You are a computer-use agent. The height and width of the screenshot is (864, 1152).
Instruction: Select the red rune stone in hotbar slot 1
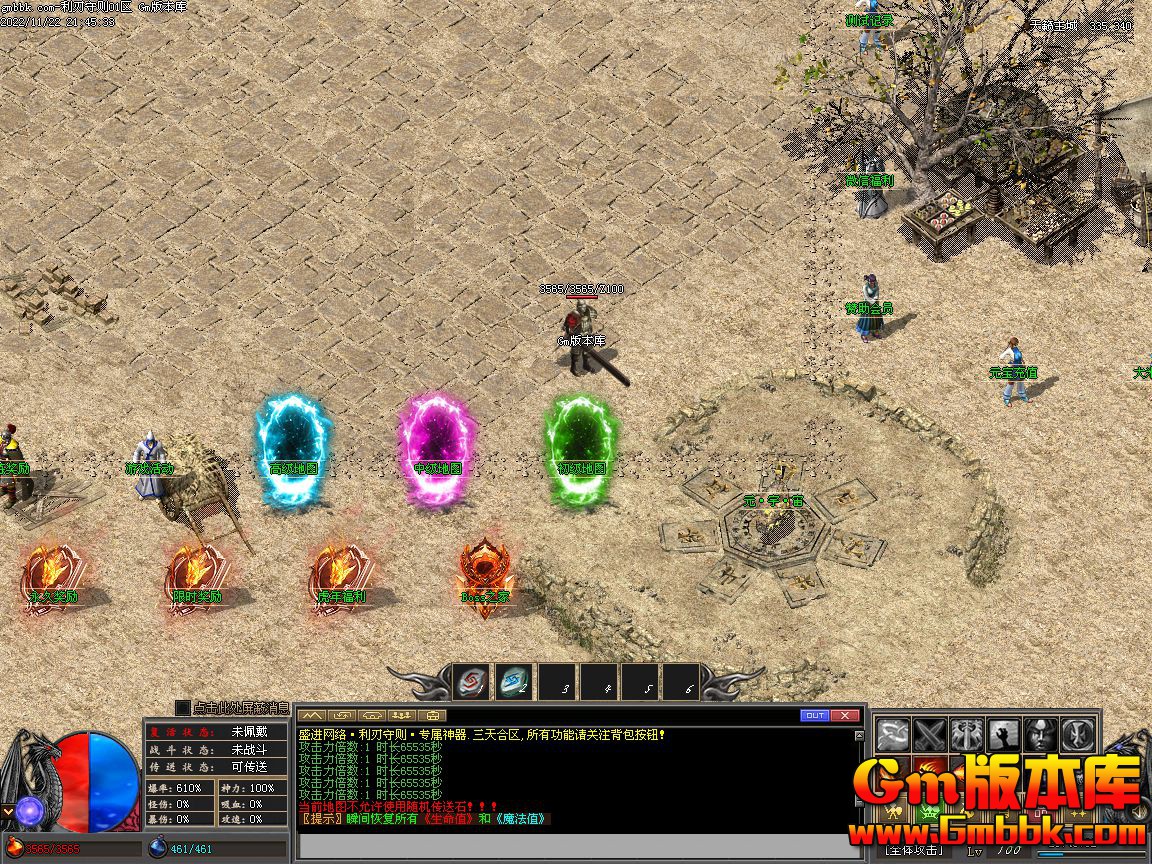tap(471, 683)
